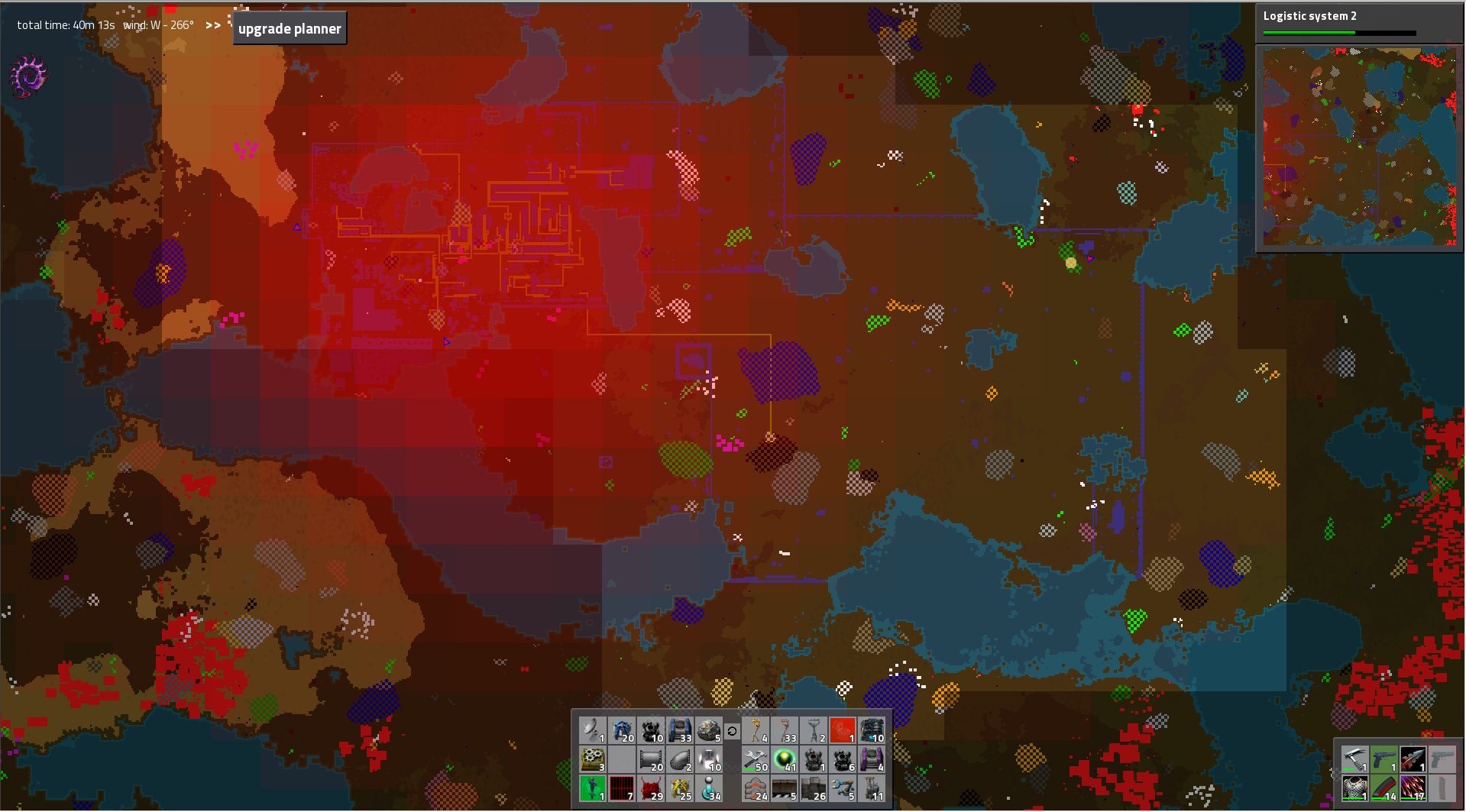The height and width of the screenshot is (812, 1466).
Task: Click the hammer tool slot
Action: pyautogui.click(x=1354, y=759)
